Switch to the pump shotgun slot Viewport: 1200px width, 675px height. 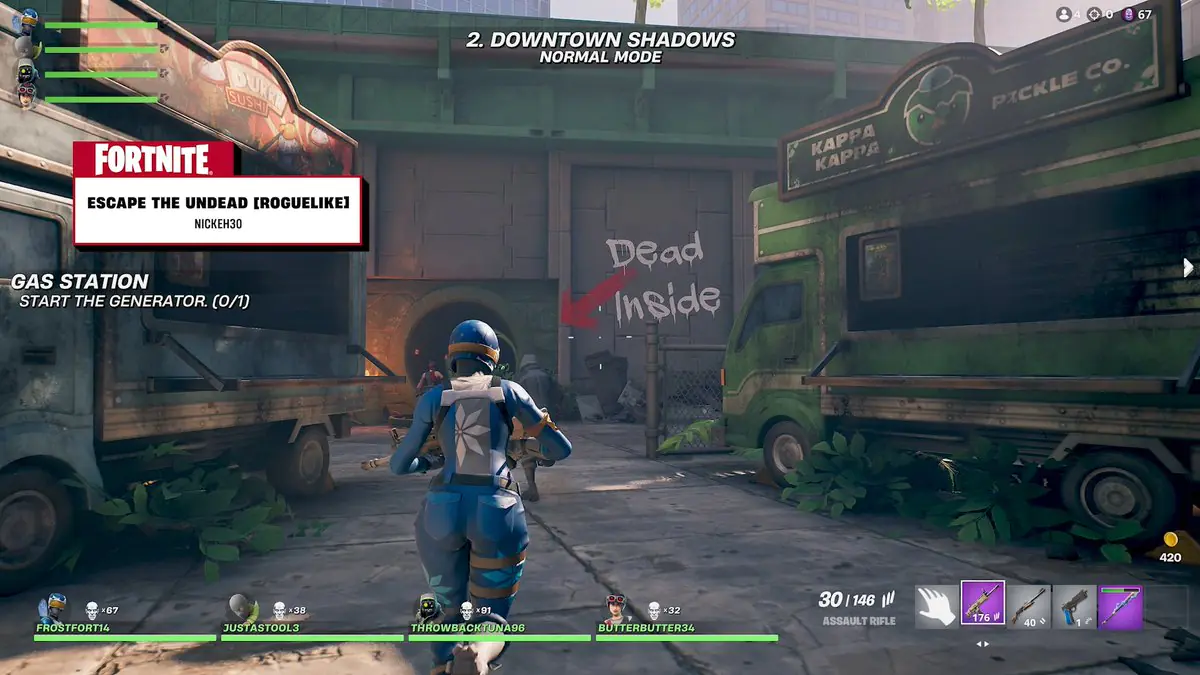tap(1029, 606)
